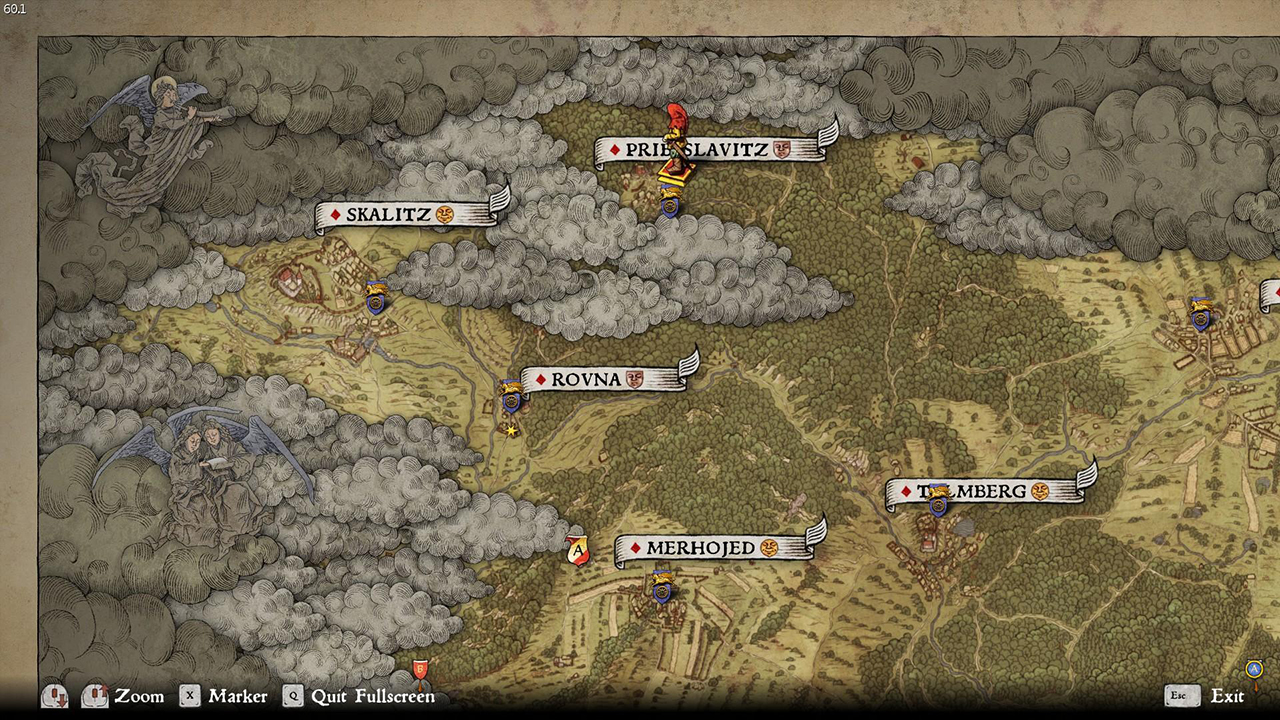
Task: Select the Skalitz town banner
Action: pyautogui.click(x=398, y=214)
